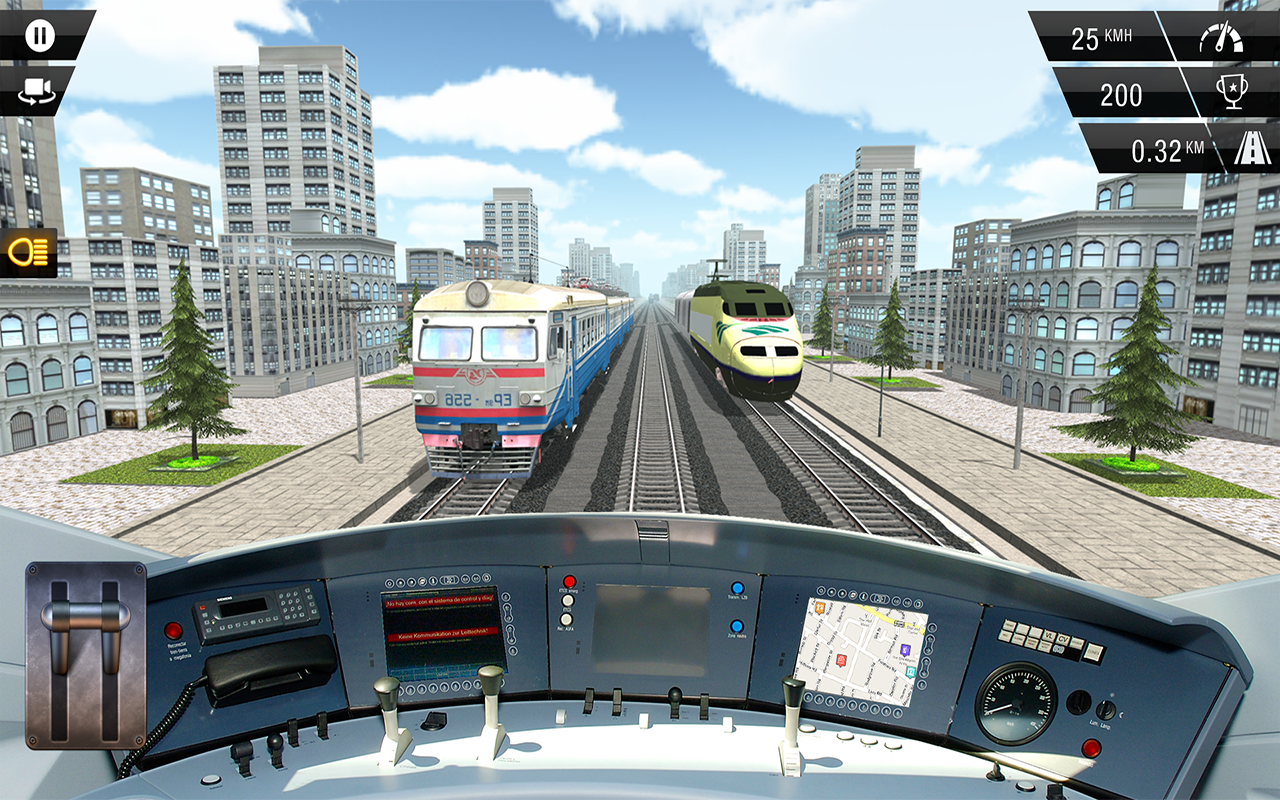
Task: Pause the game with the pause button
Action: [x=40, y=37]
